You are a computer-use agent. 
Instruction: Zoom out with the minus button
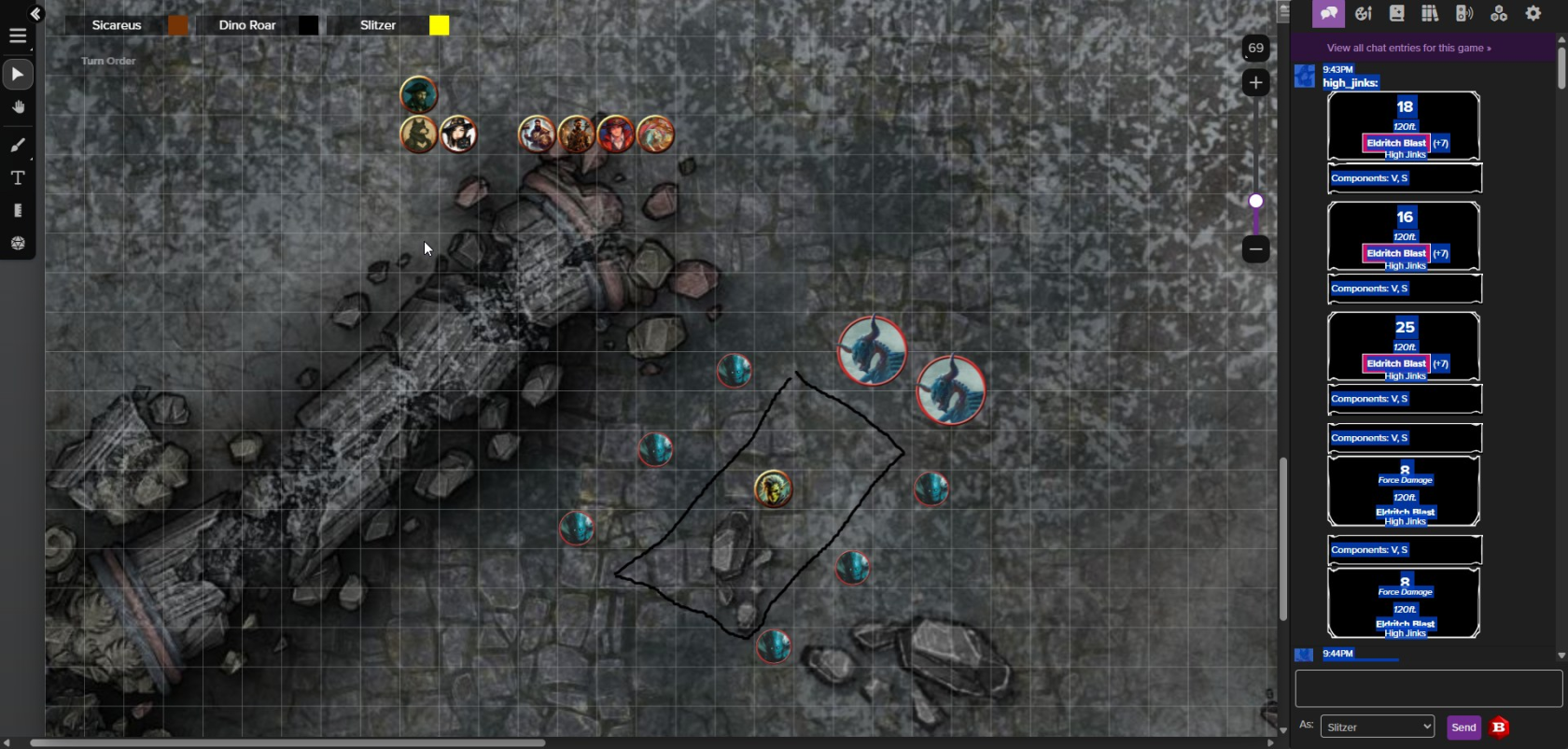pyautogui.click(x=1255, y=249)
